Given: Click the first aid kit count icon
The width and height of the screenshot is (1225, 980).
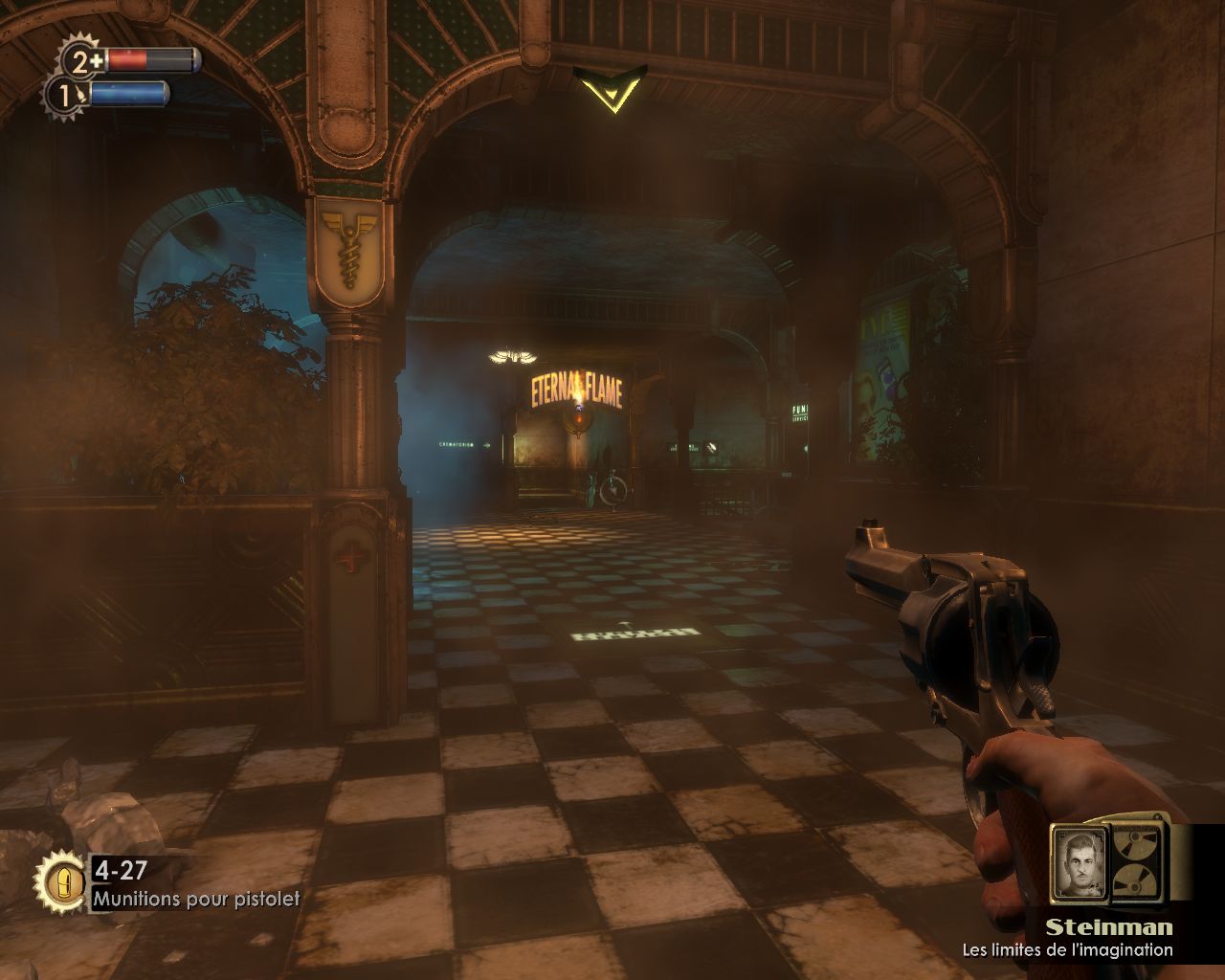Looking at the screenshot, I should tap(81, 60).
